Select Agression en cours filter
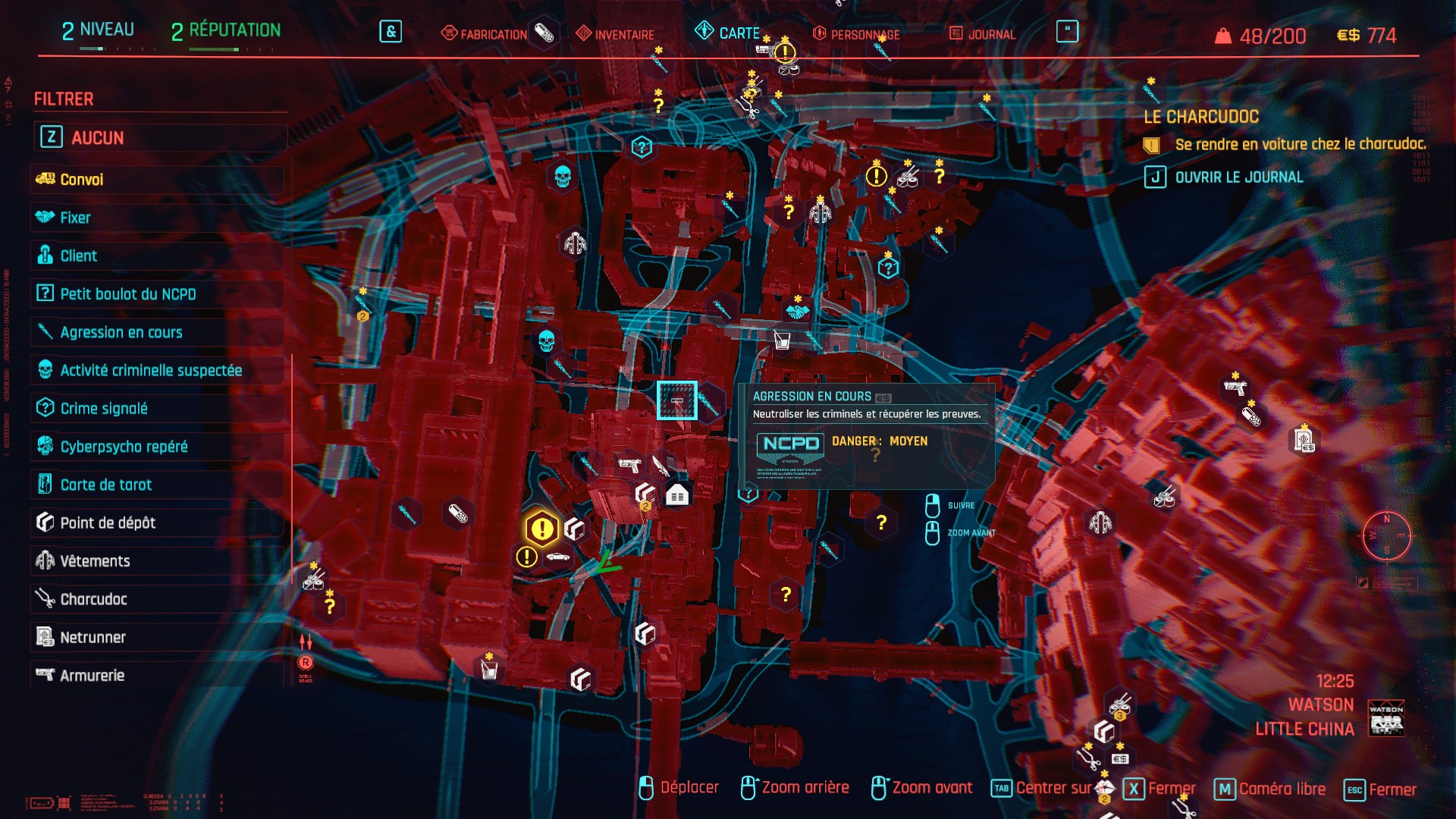1456x819 pixels. coord(121,332)
